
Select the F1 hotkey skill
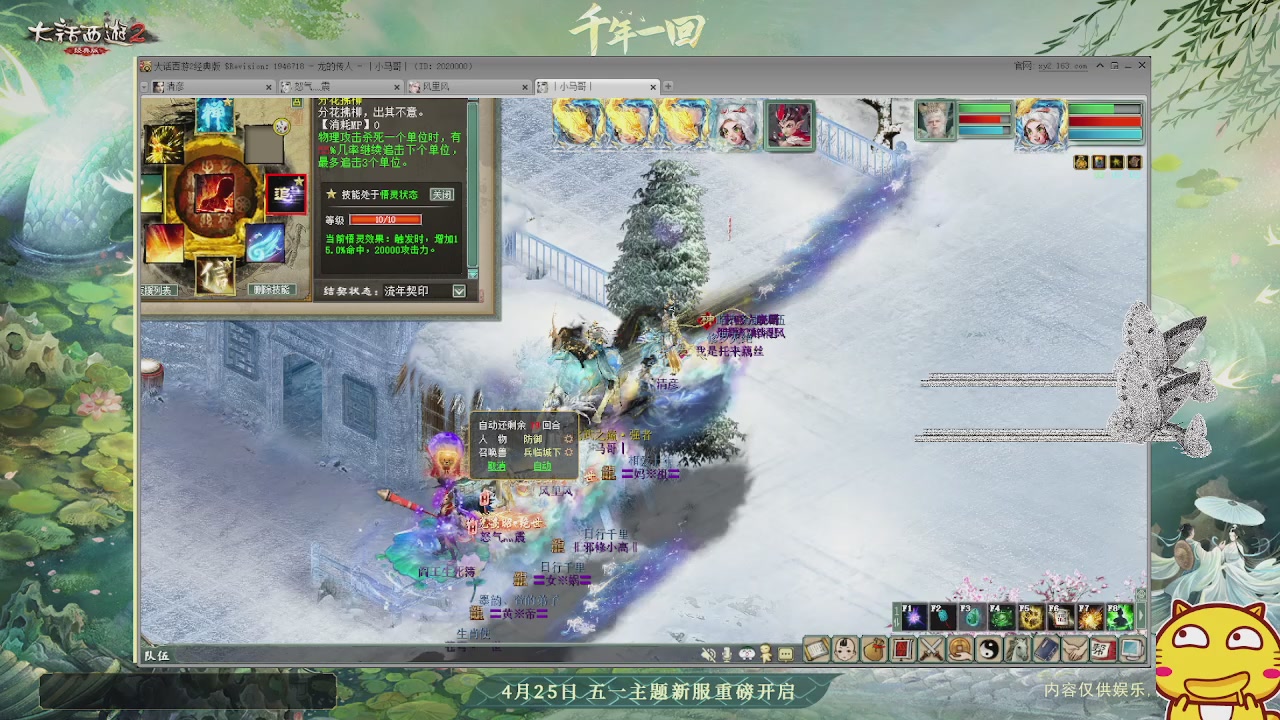(914, 615)
